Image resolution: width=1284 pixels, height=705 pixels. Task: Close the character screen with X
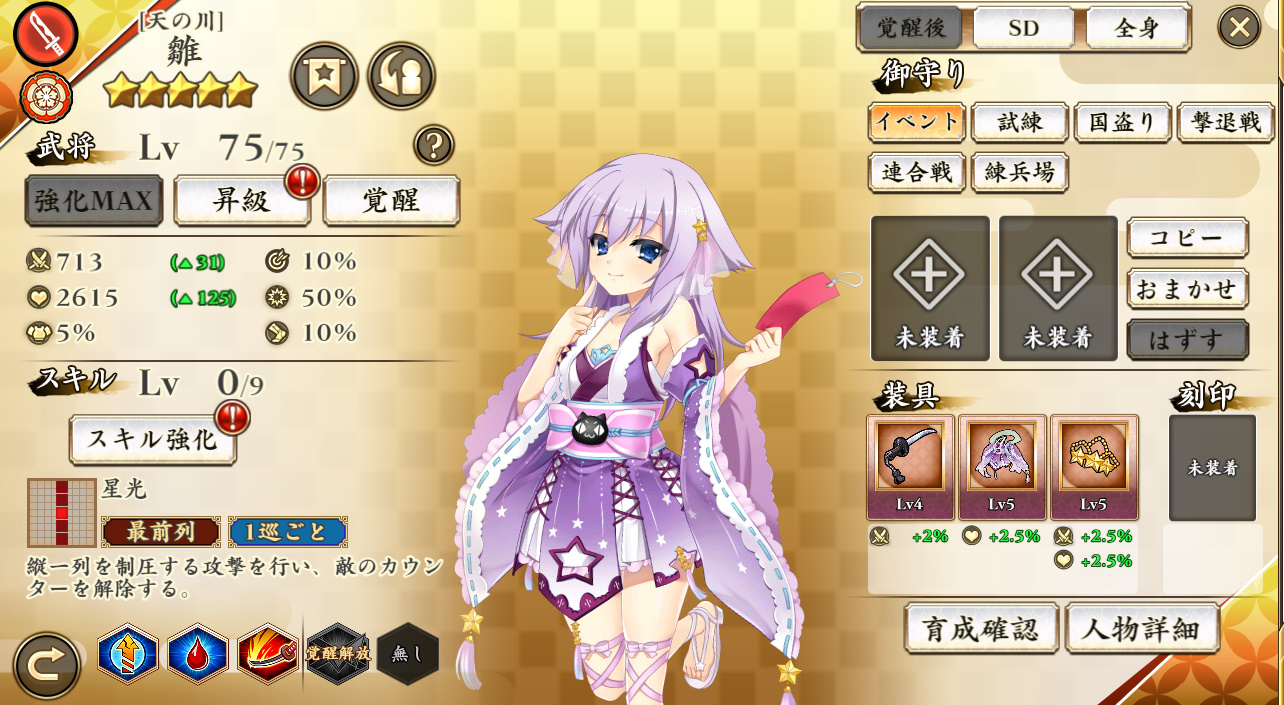[1239, 27]
